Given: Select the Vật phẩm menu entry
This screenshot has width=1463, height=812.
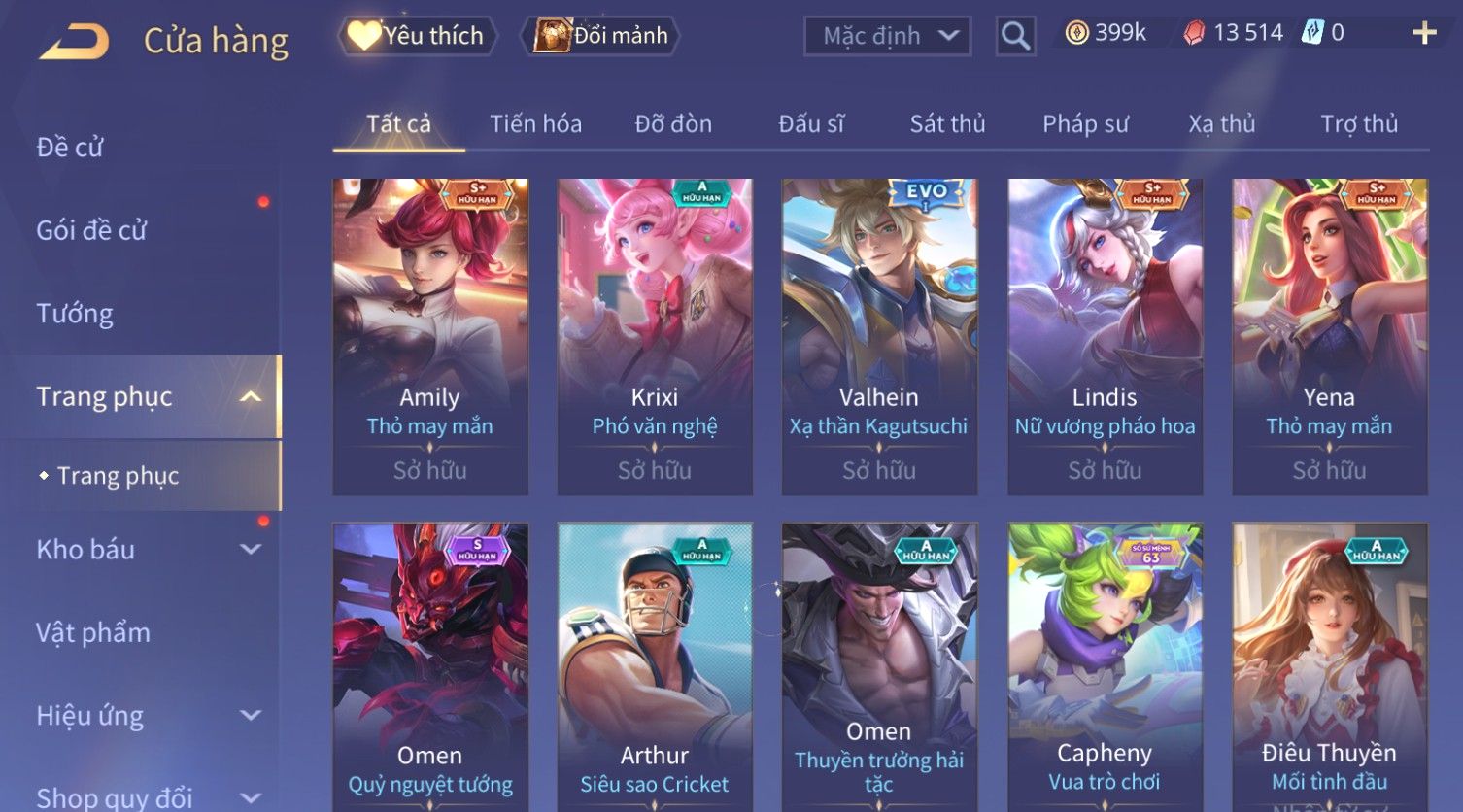Looking at the screenshot, I should click(93, 632).
